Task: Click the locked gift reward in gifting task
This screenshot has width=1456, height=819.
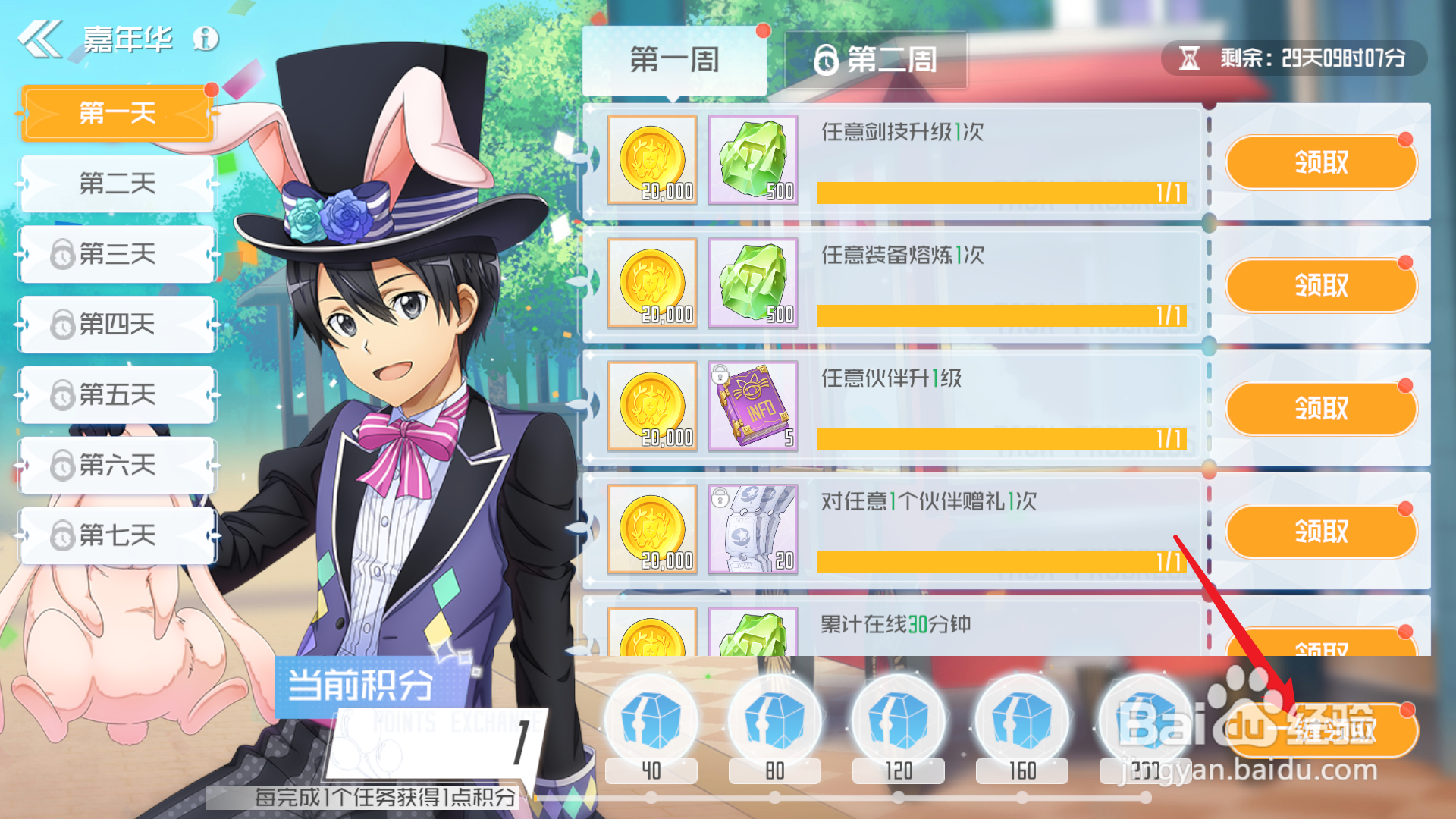Action: (753, 530)
